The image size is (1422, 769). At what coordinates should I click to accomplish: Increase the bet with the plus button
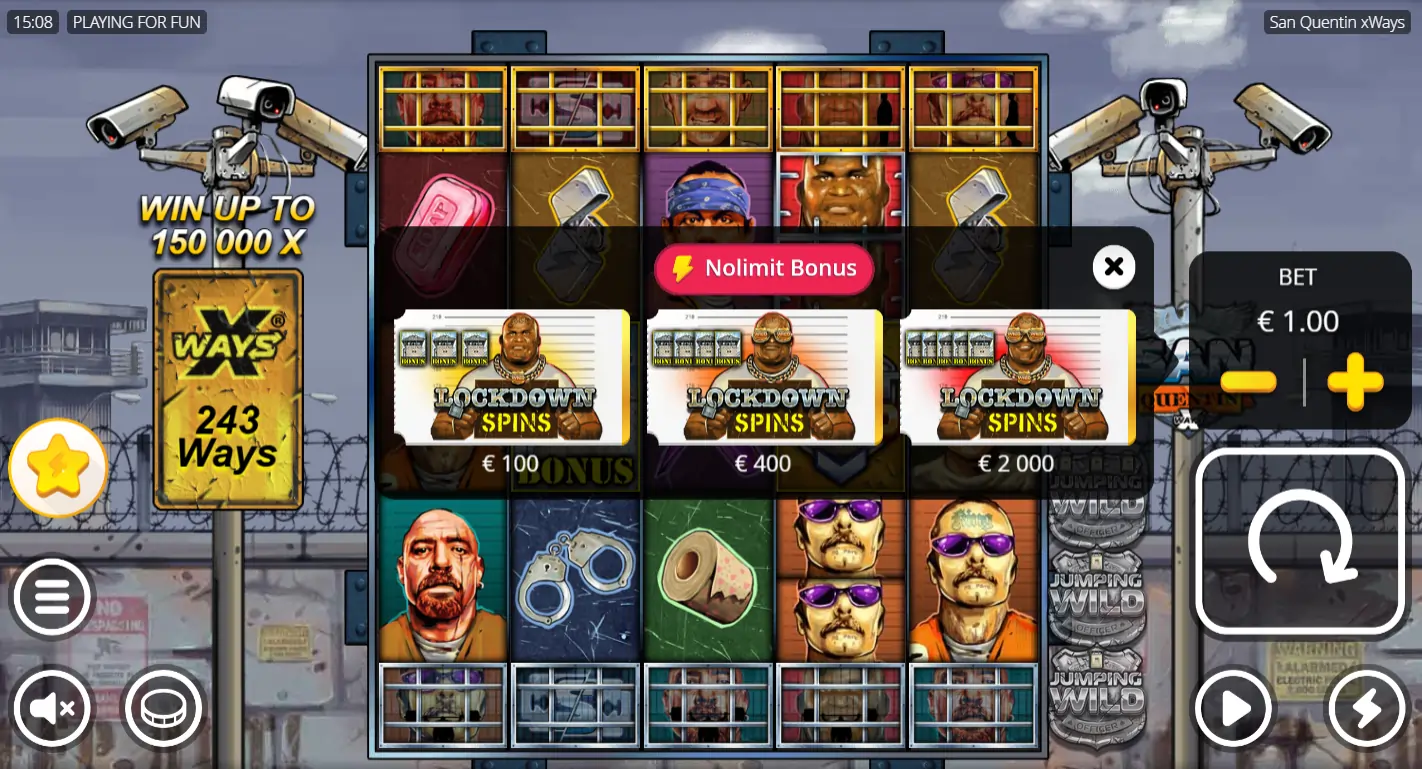tap(1355, 382)
